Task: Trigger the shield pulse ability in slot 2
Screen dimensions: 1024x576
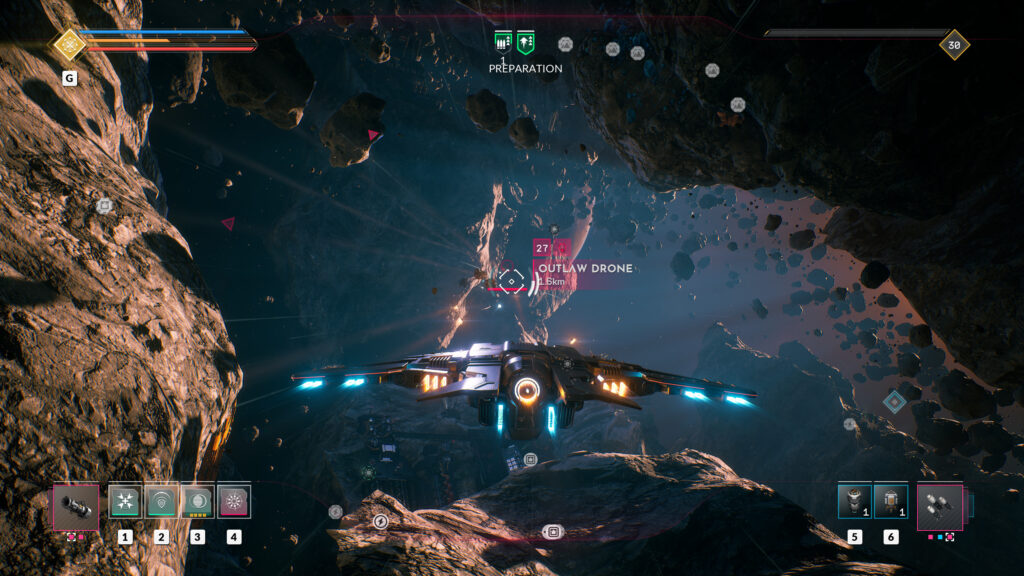Action: (x=161, y=501)
